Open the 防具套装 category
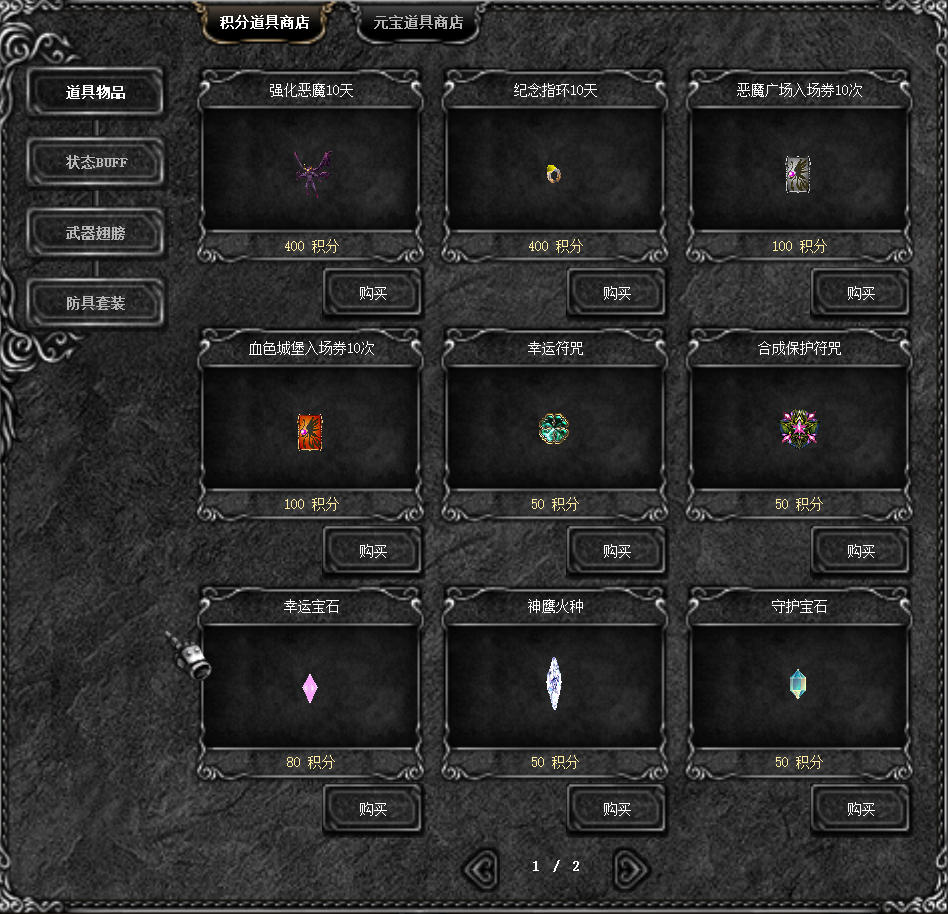Image resolution: width=948 pixels, height=914 pixels. click(96, 303)
